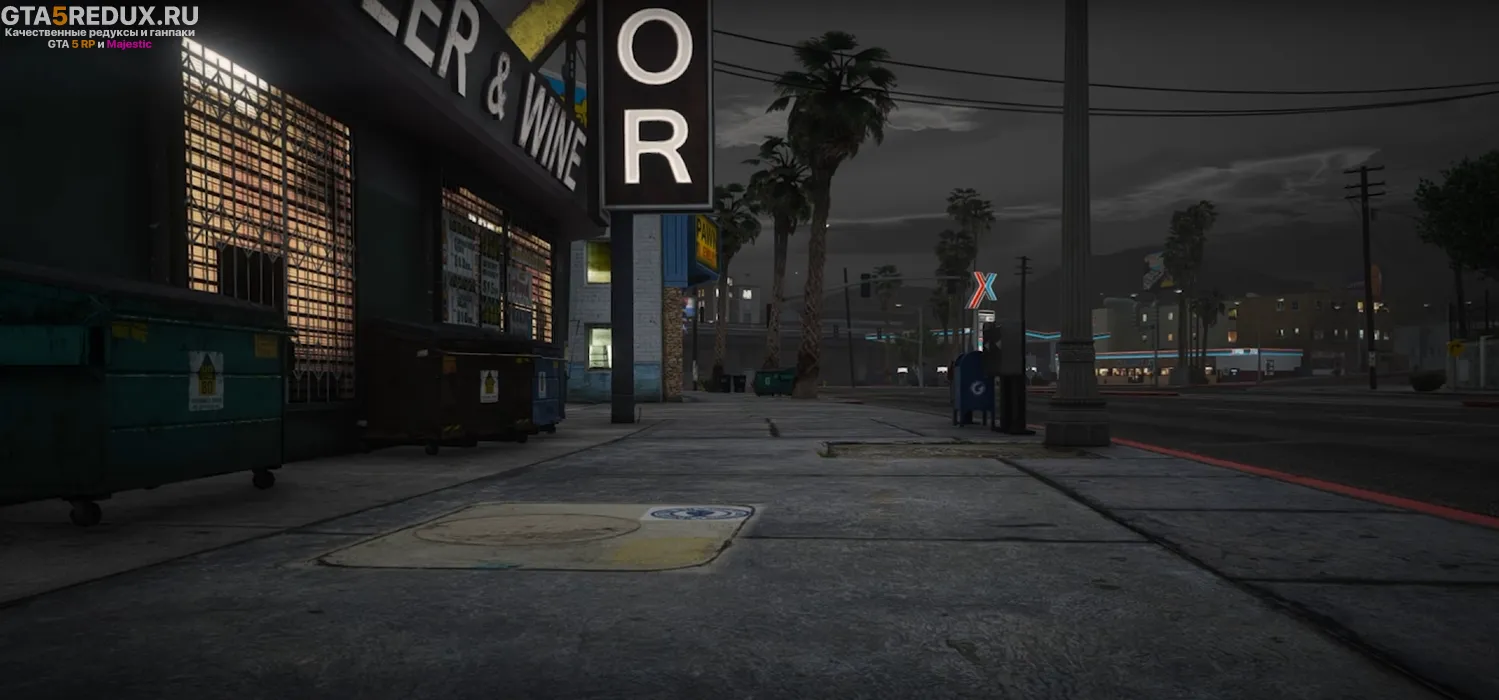The width and height of the screenshot is (1499, 700).
Task: Click the GTA5REDUX.RU watermark logo
Action: coord(100,16)
